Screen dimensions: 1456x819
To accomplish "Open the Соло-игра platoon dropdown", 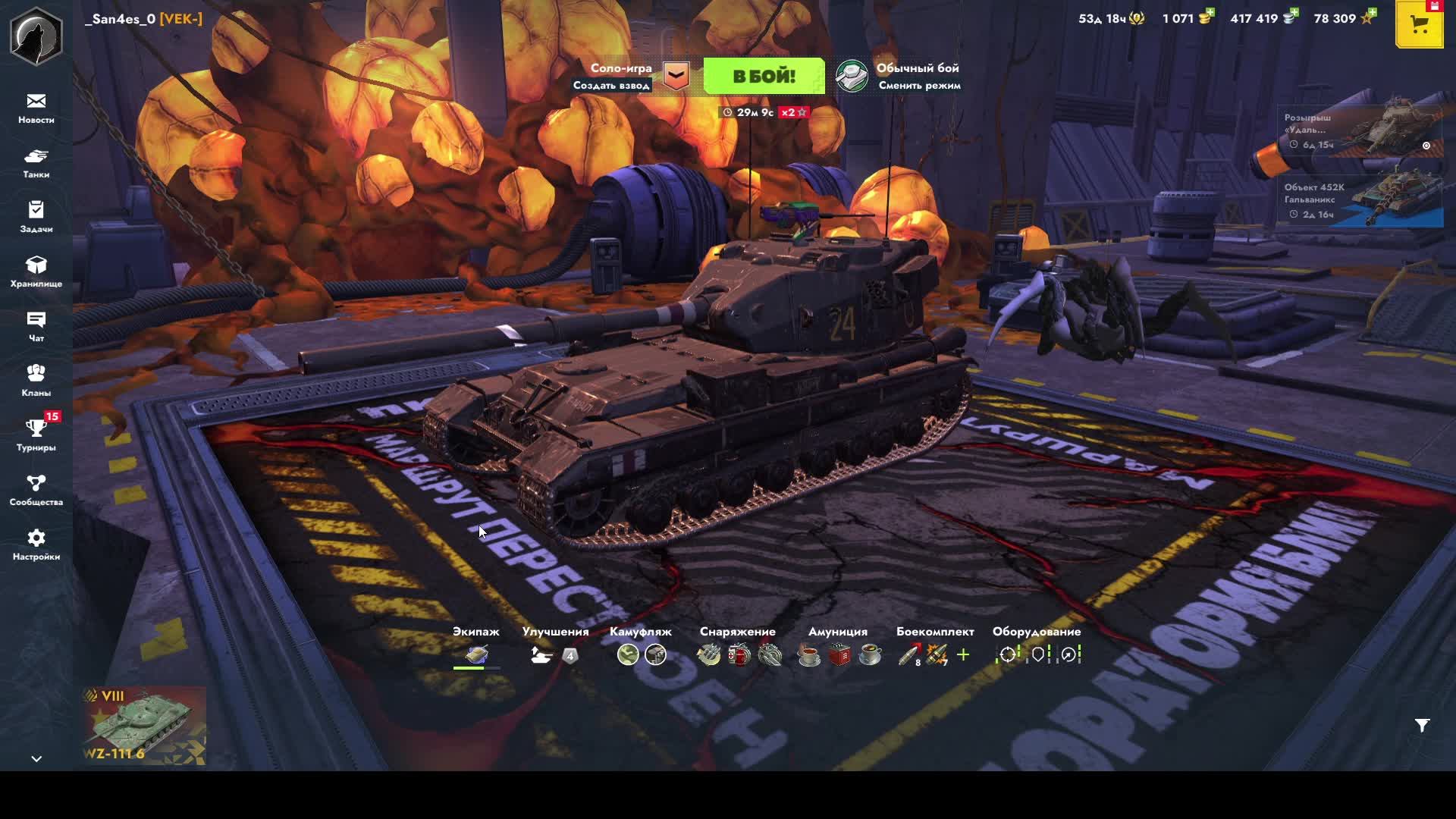I will click(x=676, y=76).
